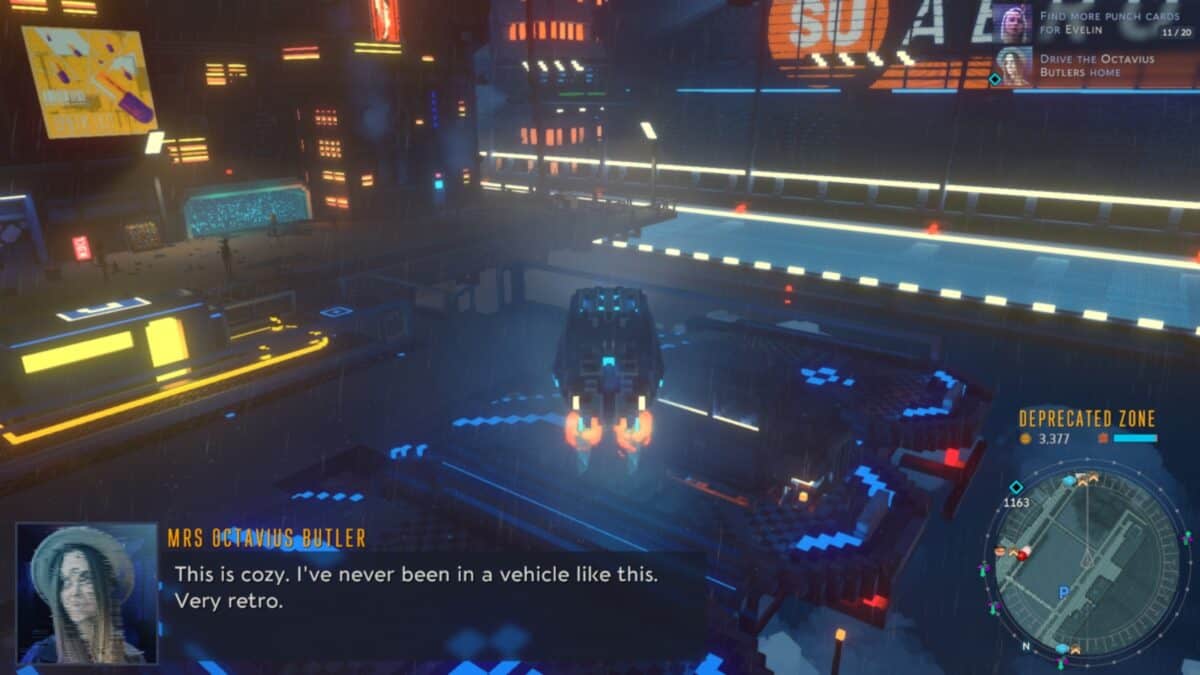1200x675 pixels.
Task: Click Mrs Octavius Butler's dialogue portrait
Action: (x=87, y=593)
